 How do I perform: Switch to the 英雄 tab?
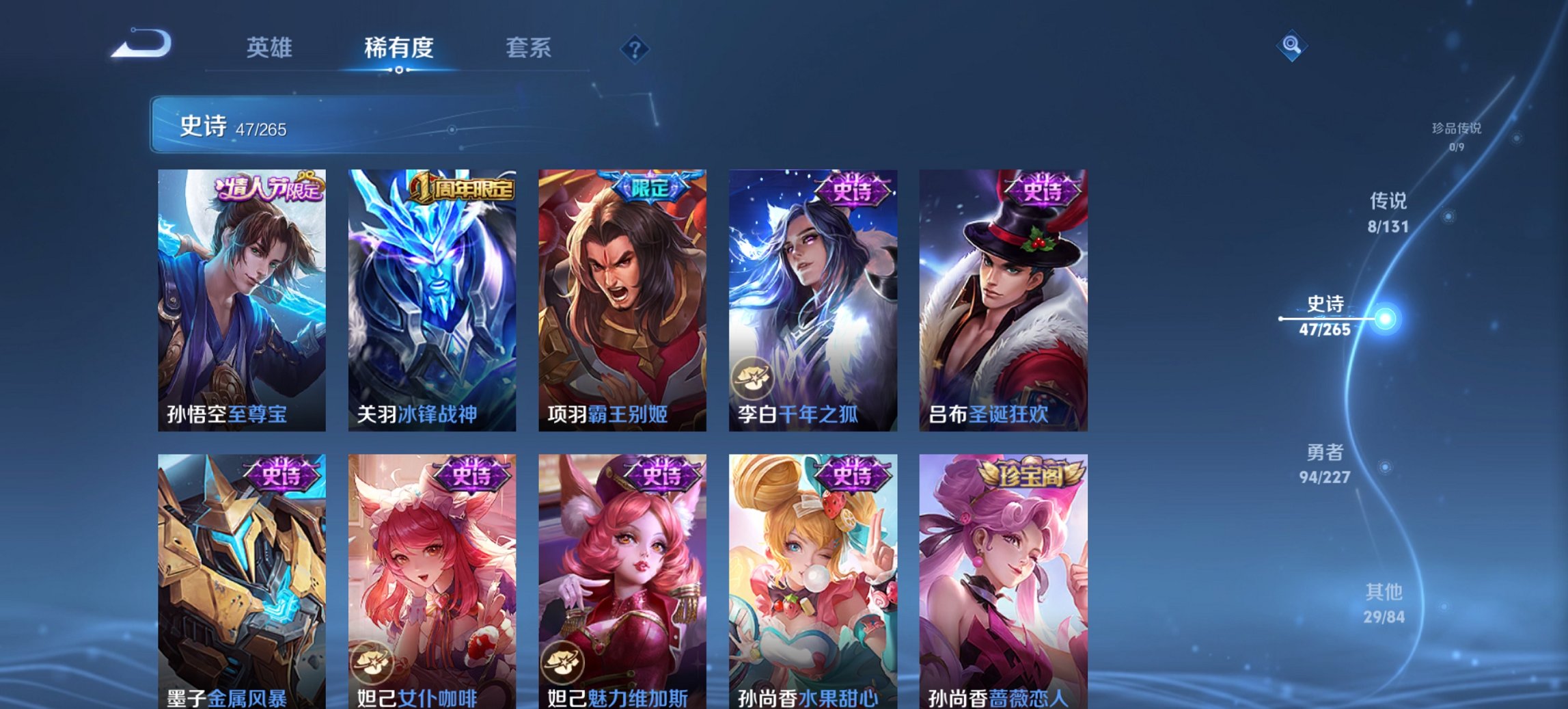tap(271, 48)
